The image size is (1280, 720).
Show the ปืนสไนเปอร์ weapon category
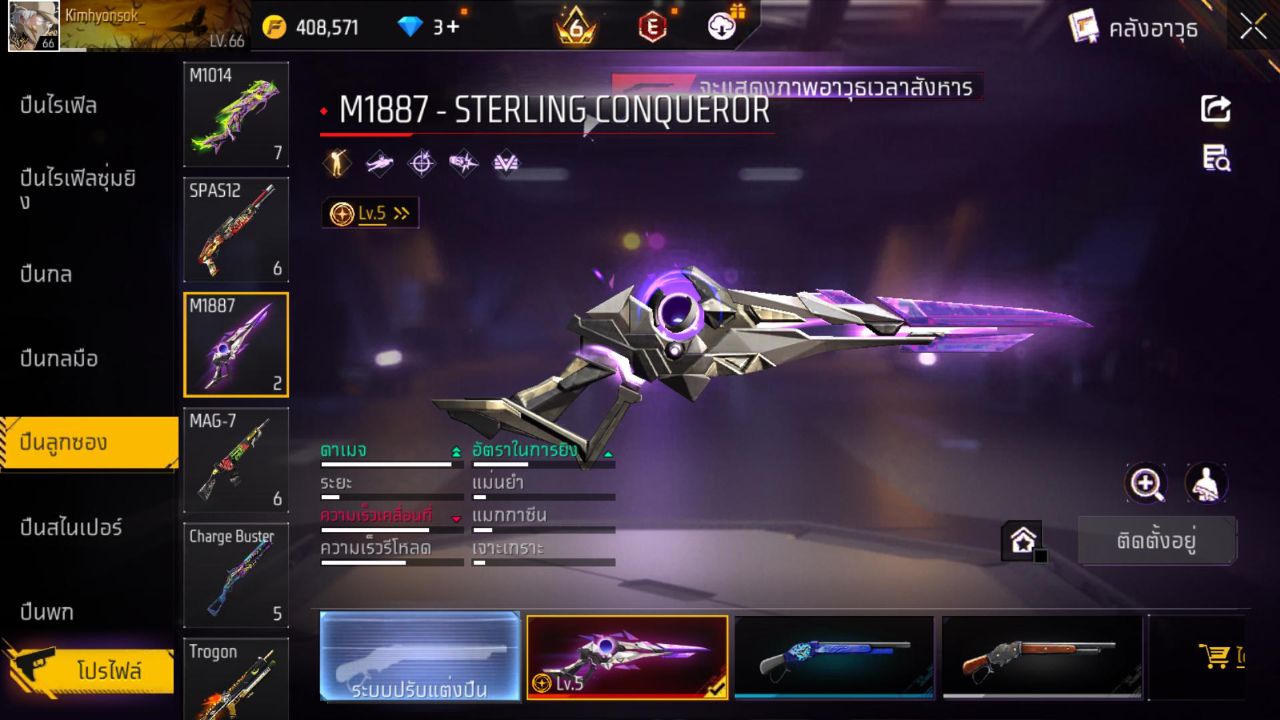click(71, 527)
